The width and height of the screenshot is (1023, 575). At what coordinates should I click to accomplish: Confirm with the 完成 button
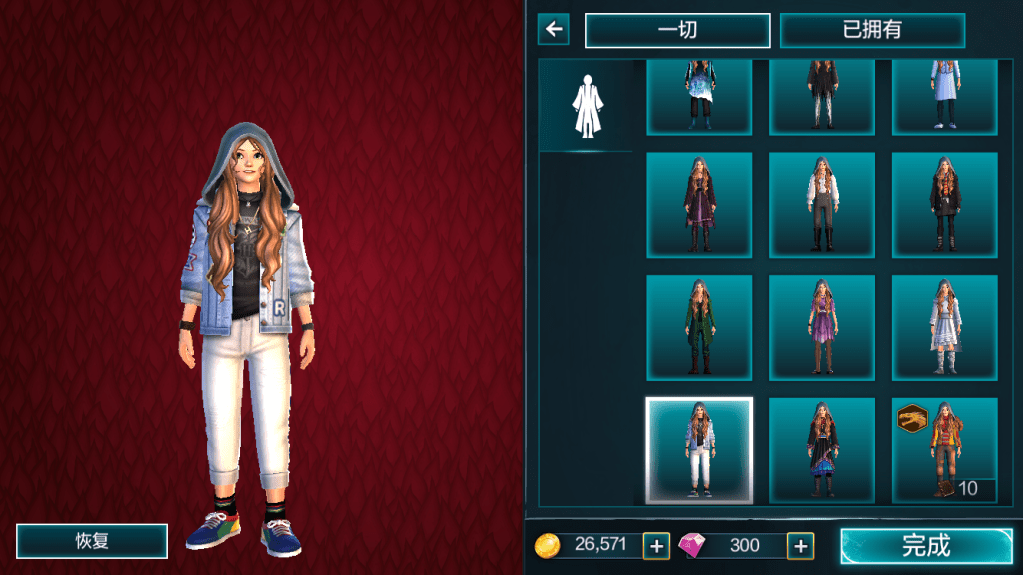tap(926, 546)
